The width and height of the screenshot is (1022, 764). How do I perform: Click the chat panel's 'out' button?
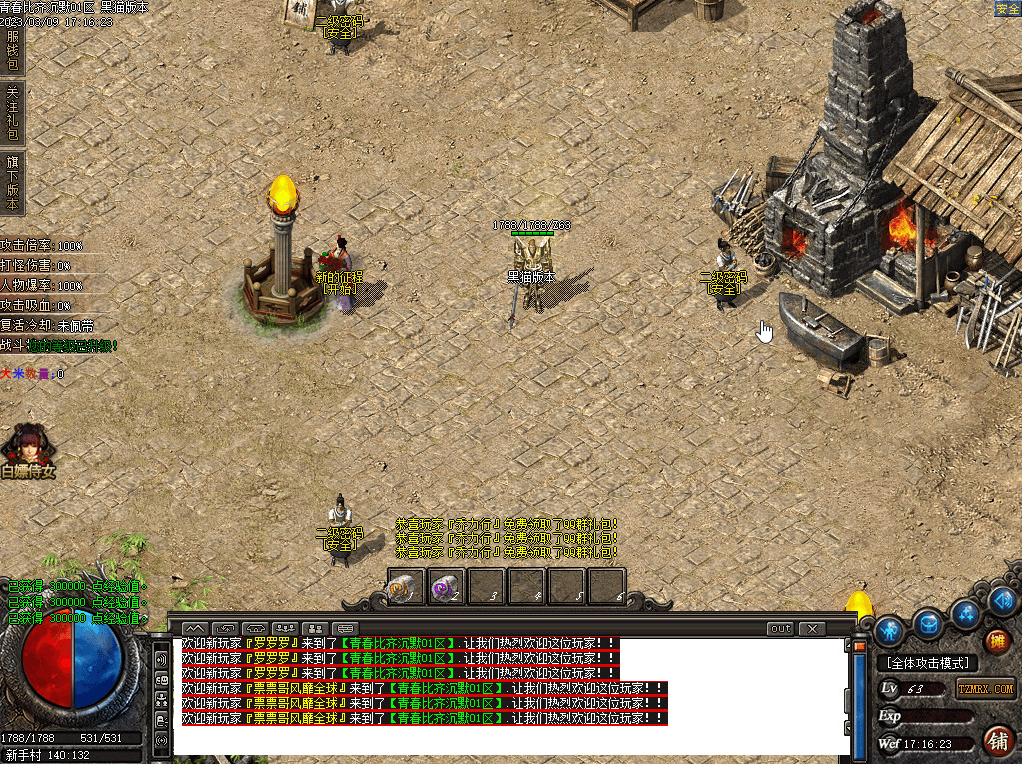coord(780,628)
